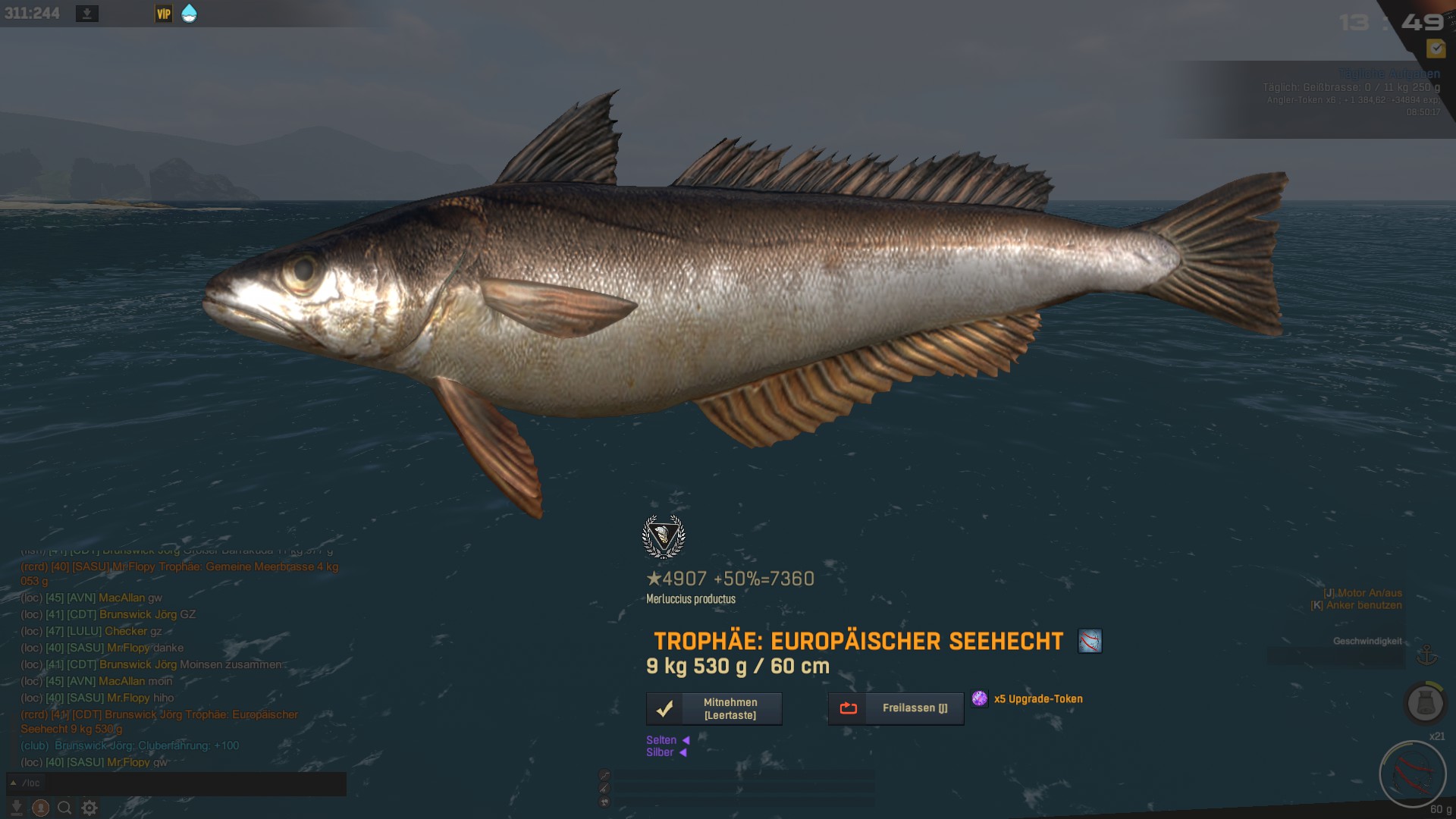Click the top-left download arrow button
This screenshot has width=1456, height=819.
click(87, 14)
